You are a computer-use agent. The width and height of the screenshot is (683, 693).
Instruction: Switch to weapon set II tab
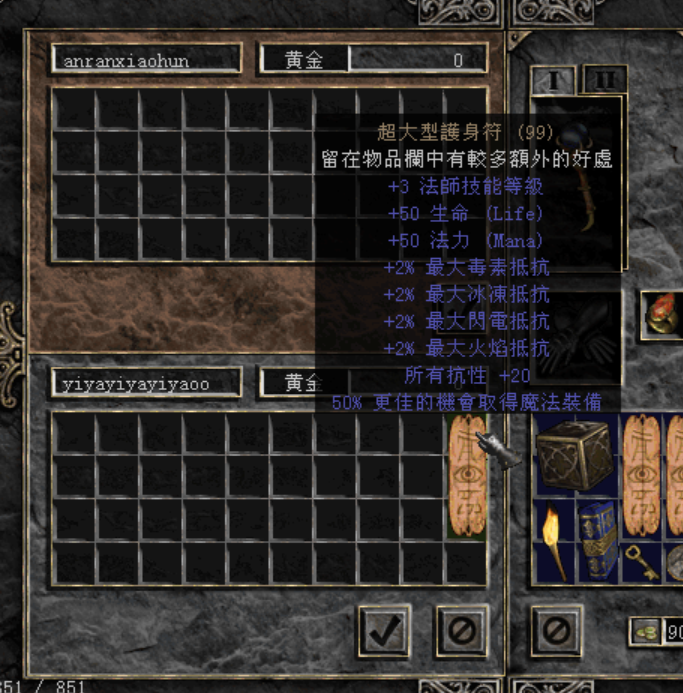point(604,80)
